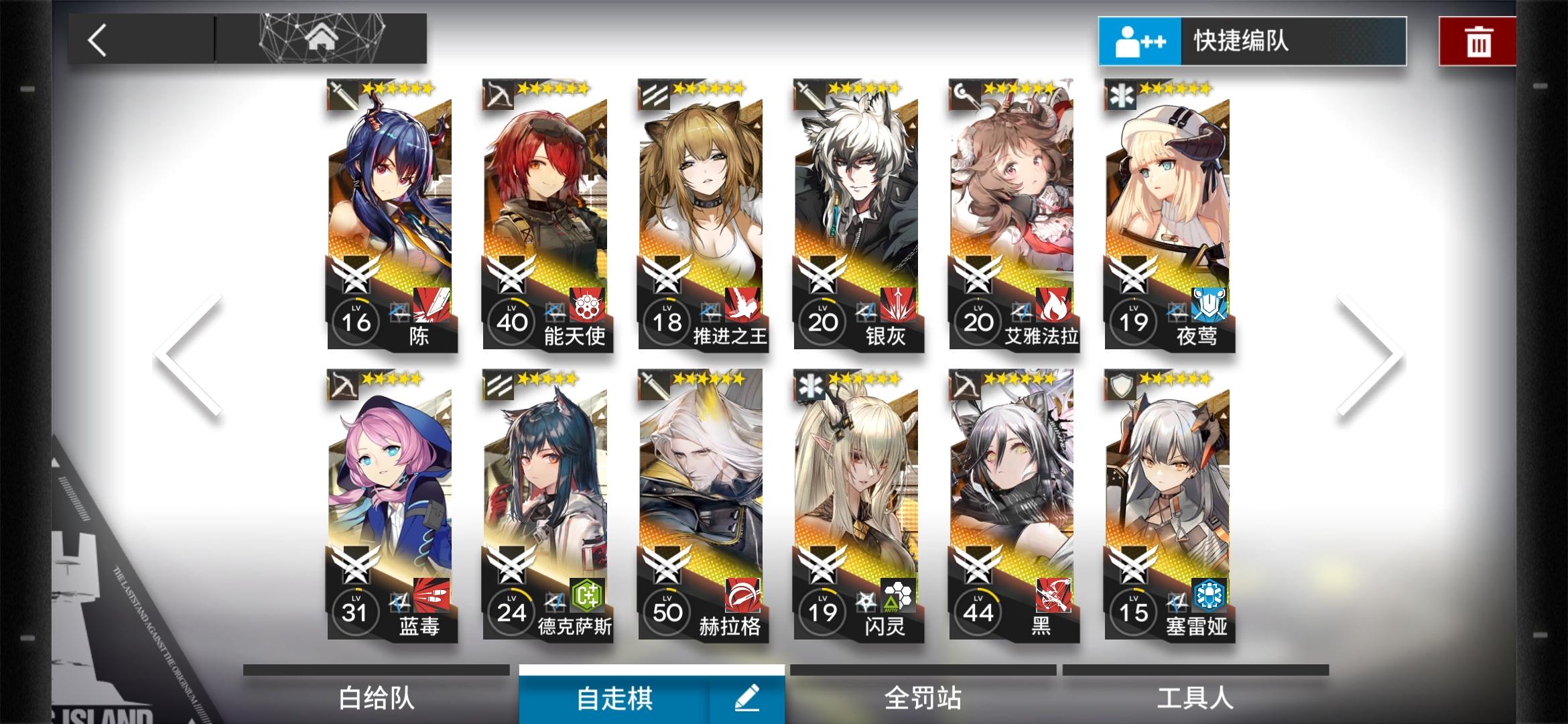
Task: Choose the 能天使 operator card
Action: (547, 215)
